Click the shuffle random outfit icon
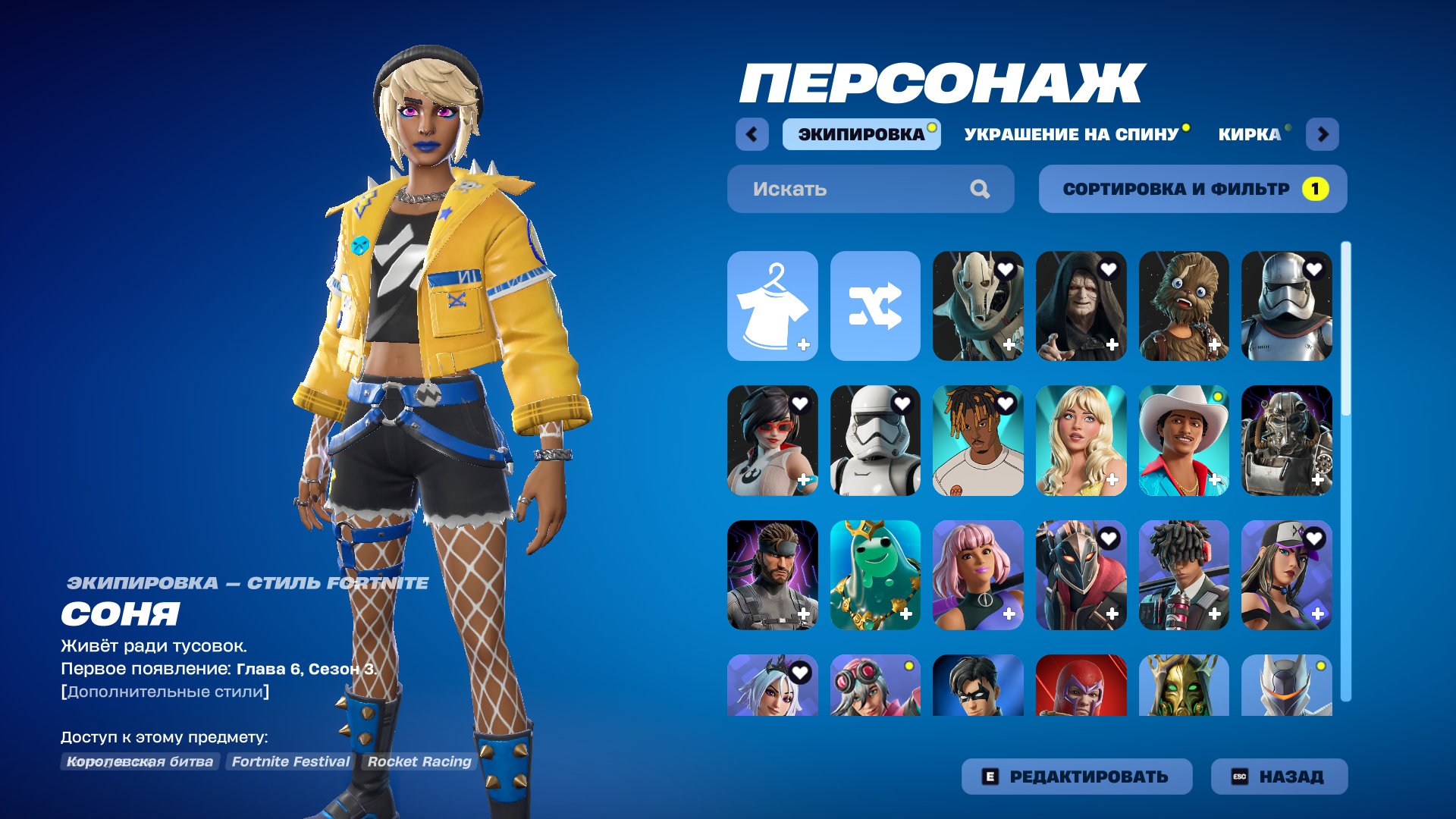This screenshot has width=1456, height=819. point(875,306)
